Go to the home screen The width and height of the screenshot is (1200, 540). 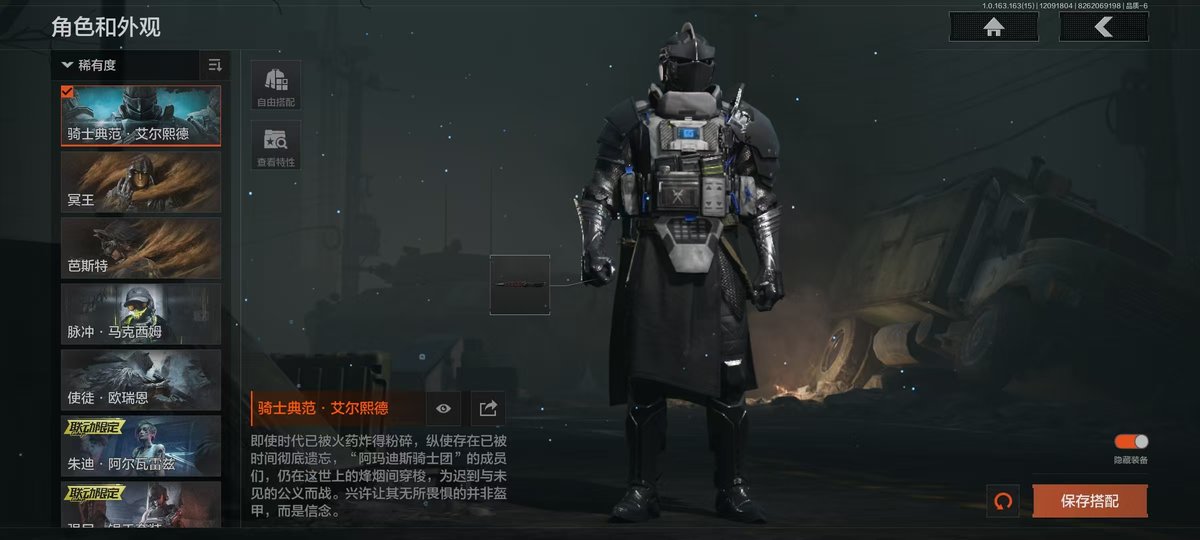(993, 27)
